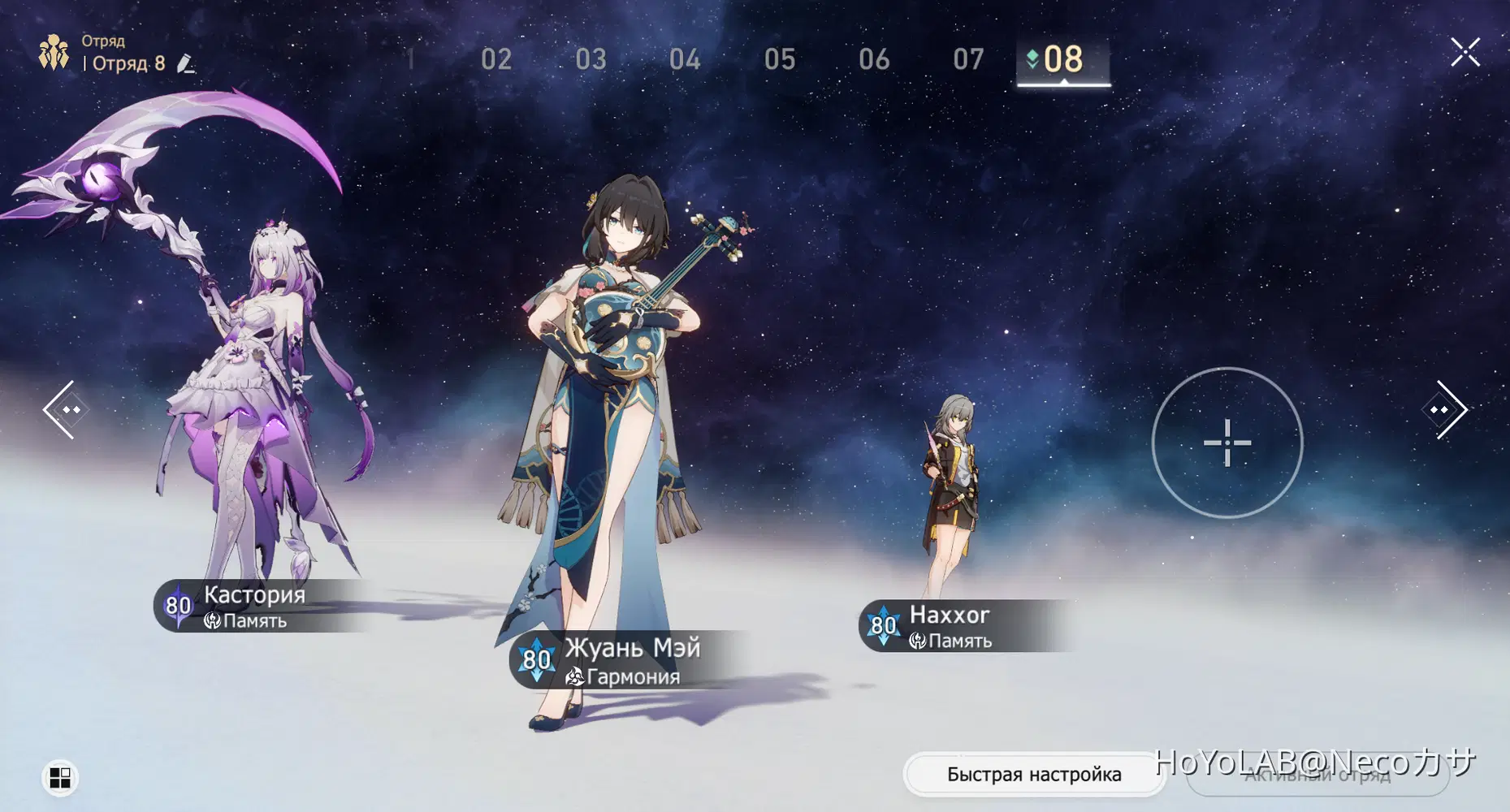Switch to team tab 03

coord(591,59)
